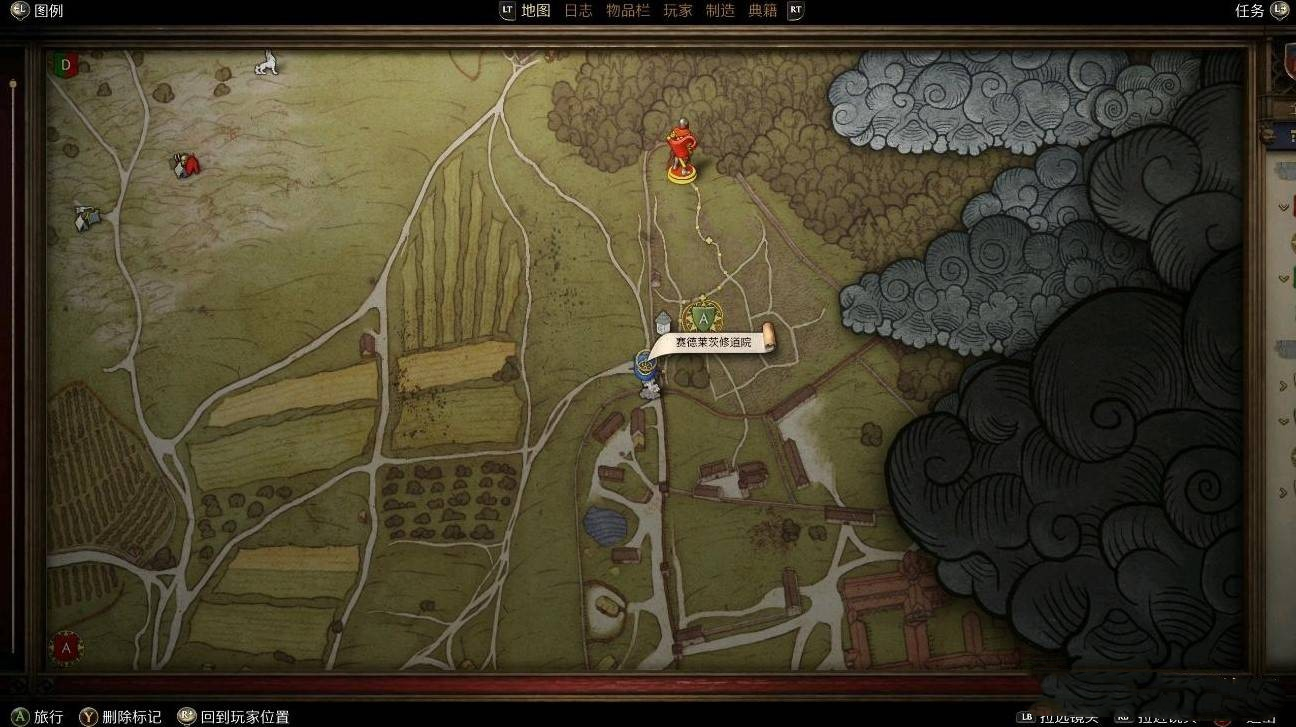Select 删除标记 to remove marker
The width and height of the screenshot is (1296, 727).
point(131,716)
